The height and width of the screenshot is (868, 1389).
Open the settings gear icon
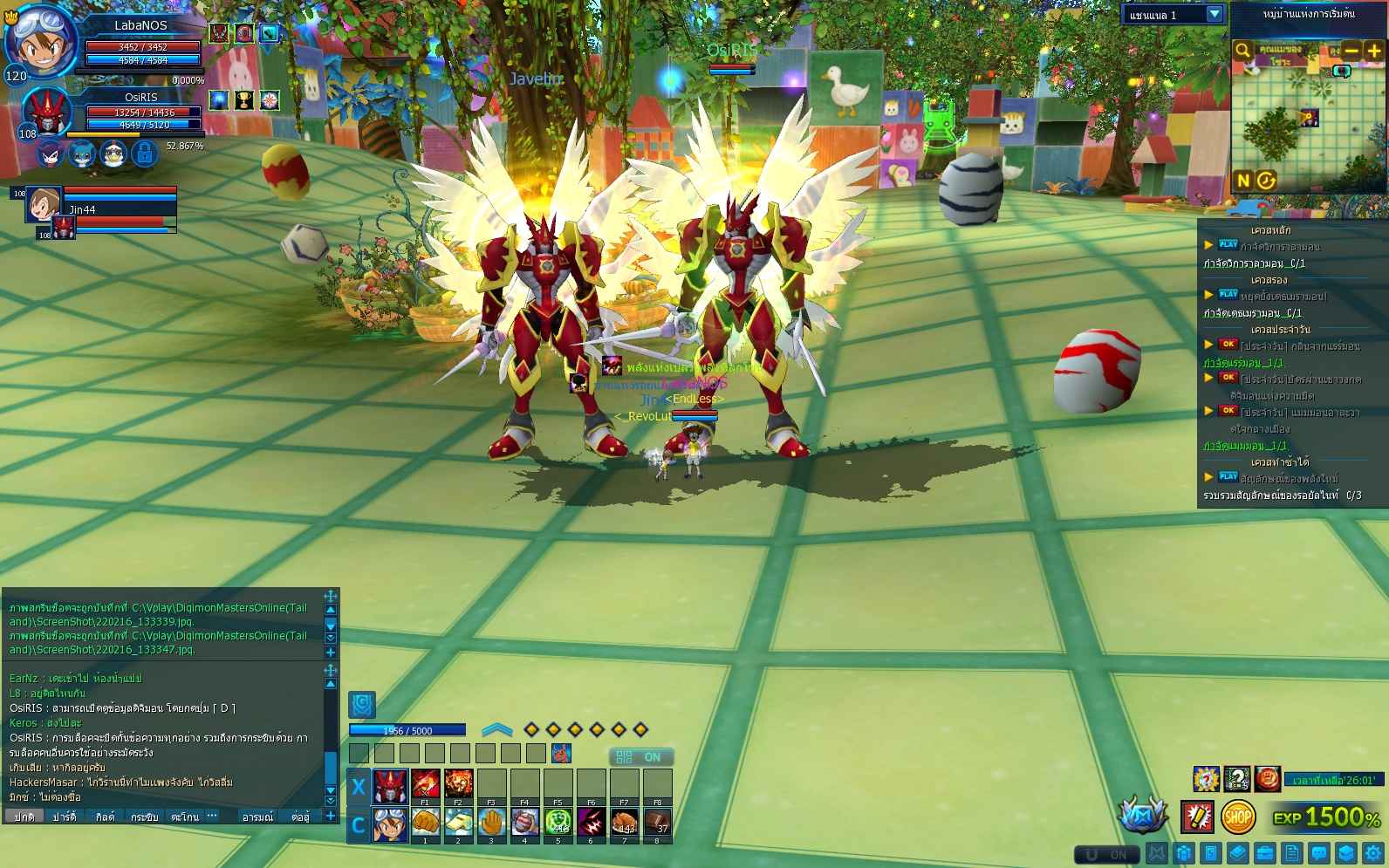click(x=1374, y=853)
